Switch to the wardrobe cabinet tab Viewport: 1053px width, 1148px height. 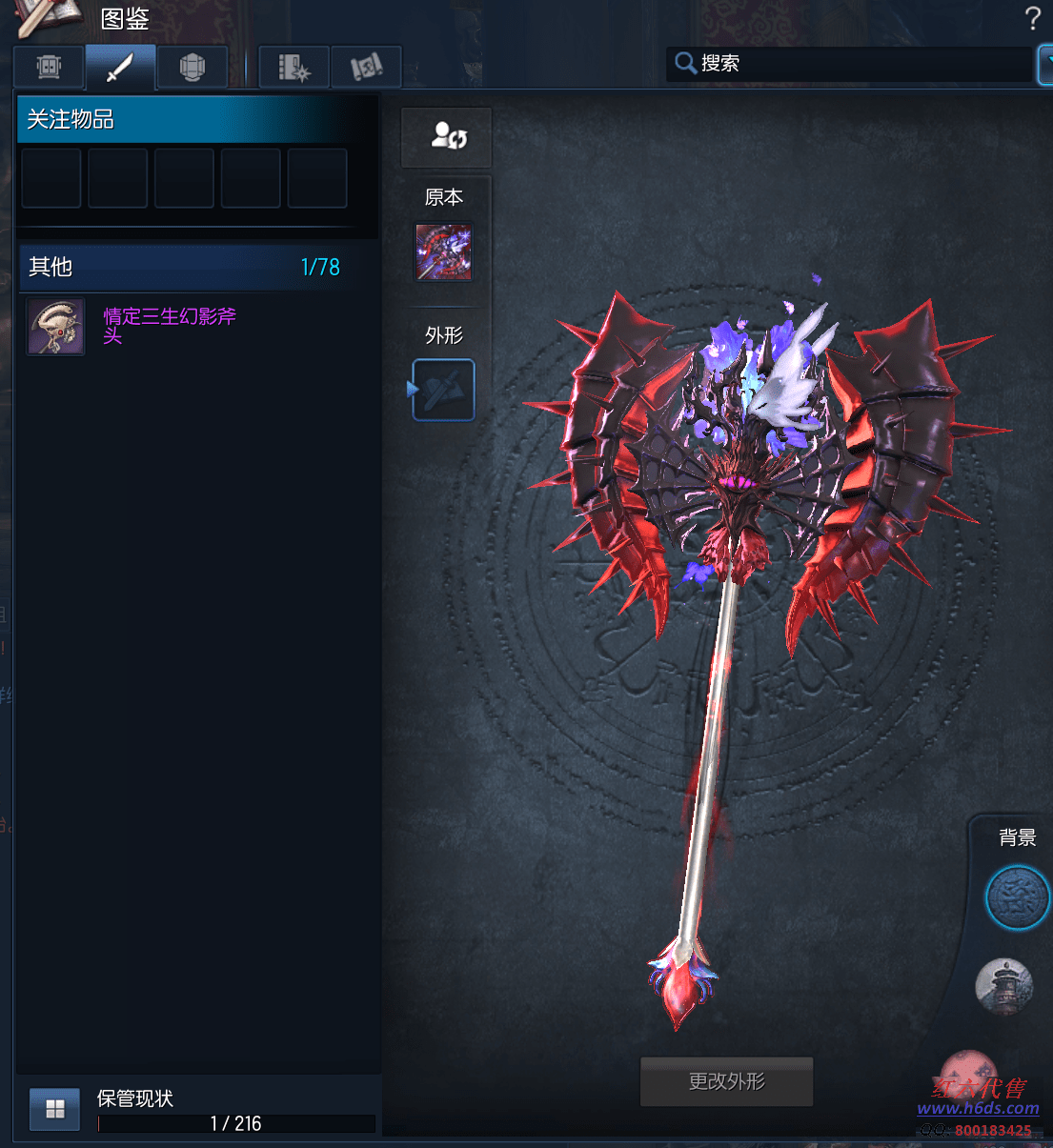[49, 67]
